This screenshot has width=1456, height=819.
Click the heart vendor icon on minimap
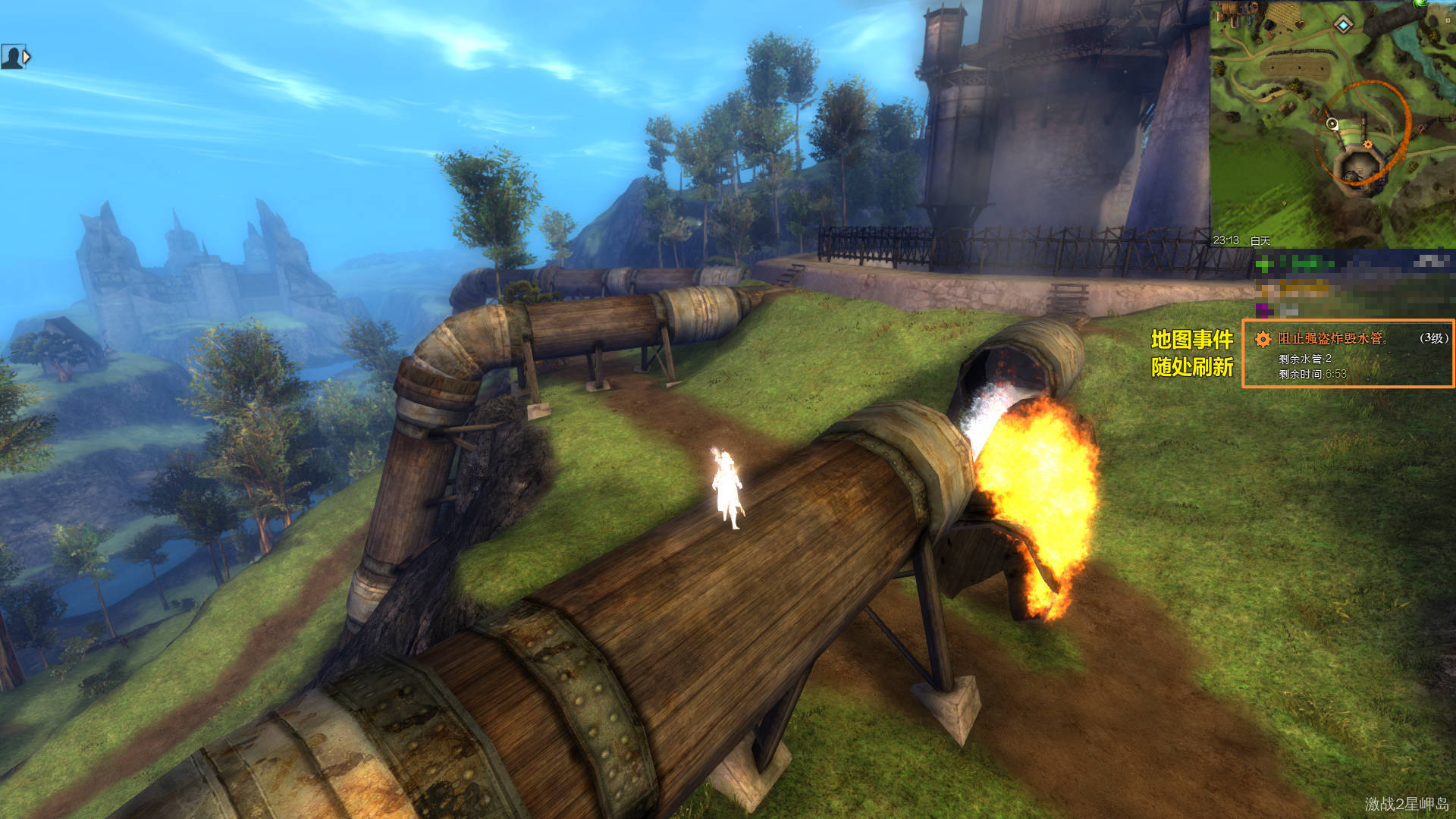click(x=1300, y=24)
